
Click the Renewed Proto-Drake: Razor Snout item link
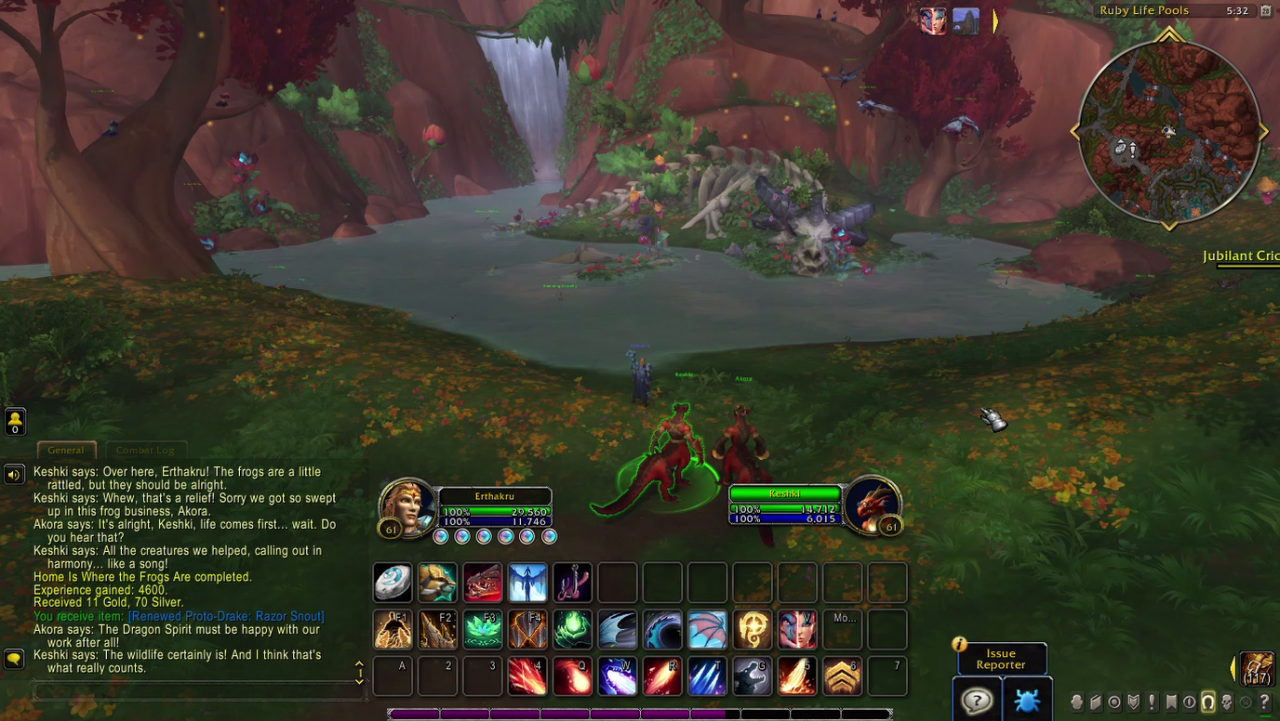click(x=226, y=616)
